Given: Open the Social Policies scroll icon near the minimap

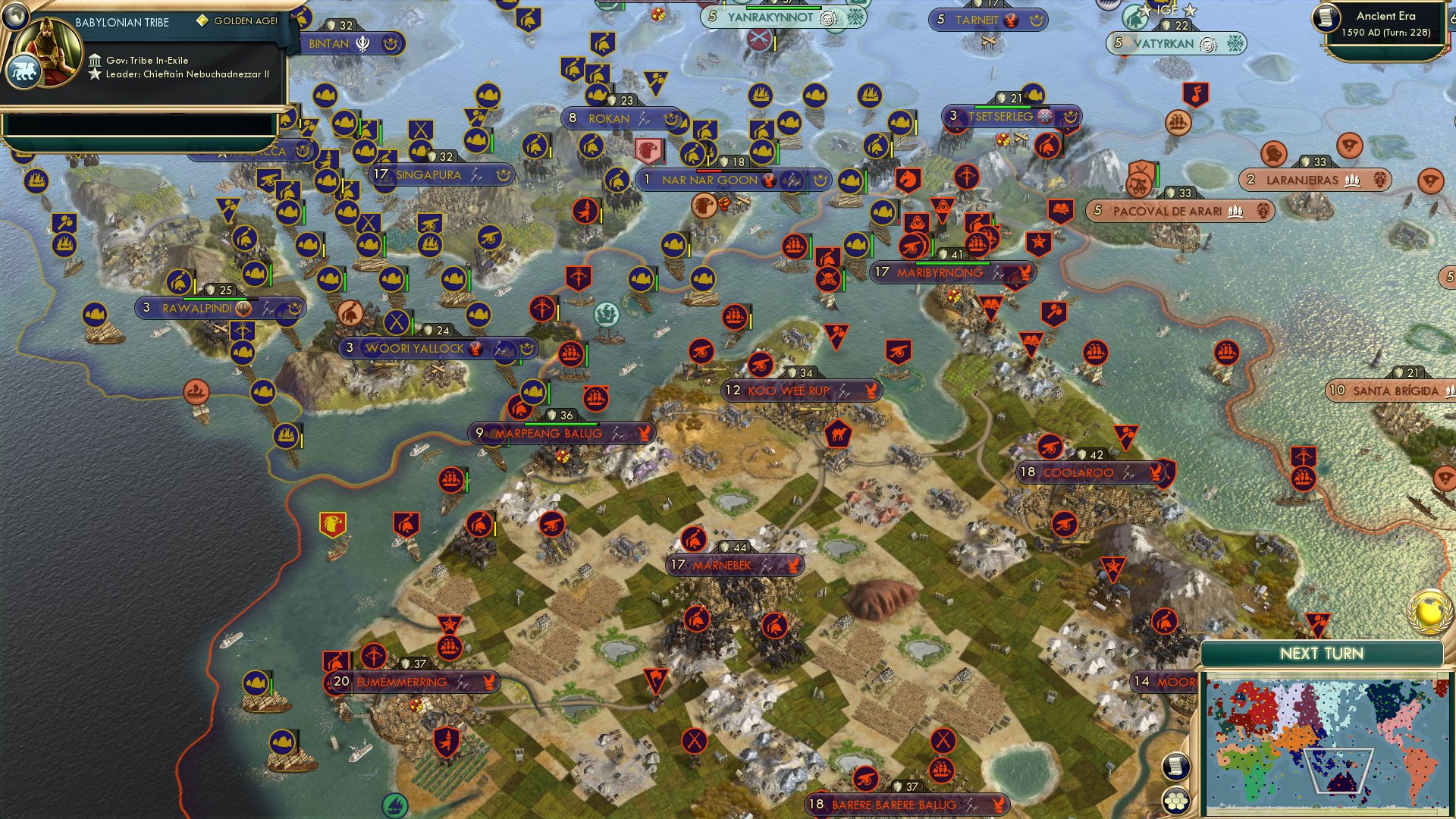Looking at the screenshot, I should (1177, 767).
